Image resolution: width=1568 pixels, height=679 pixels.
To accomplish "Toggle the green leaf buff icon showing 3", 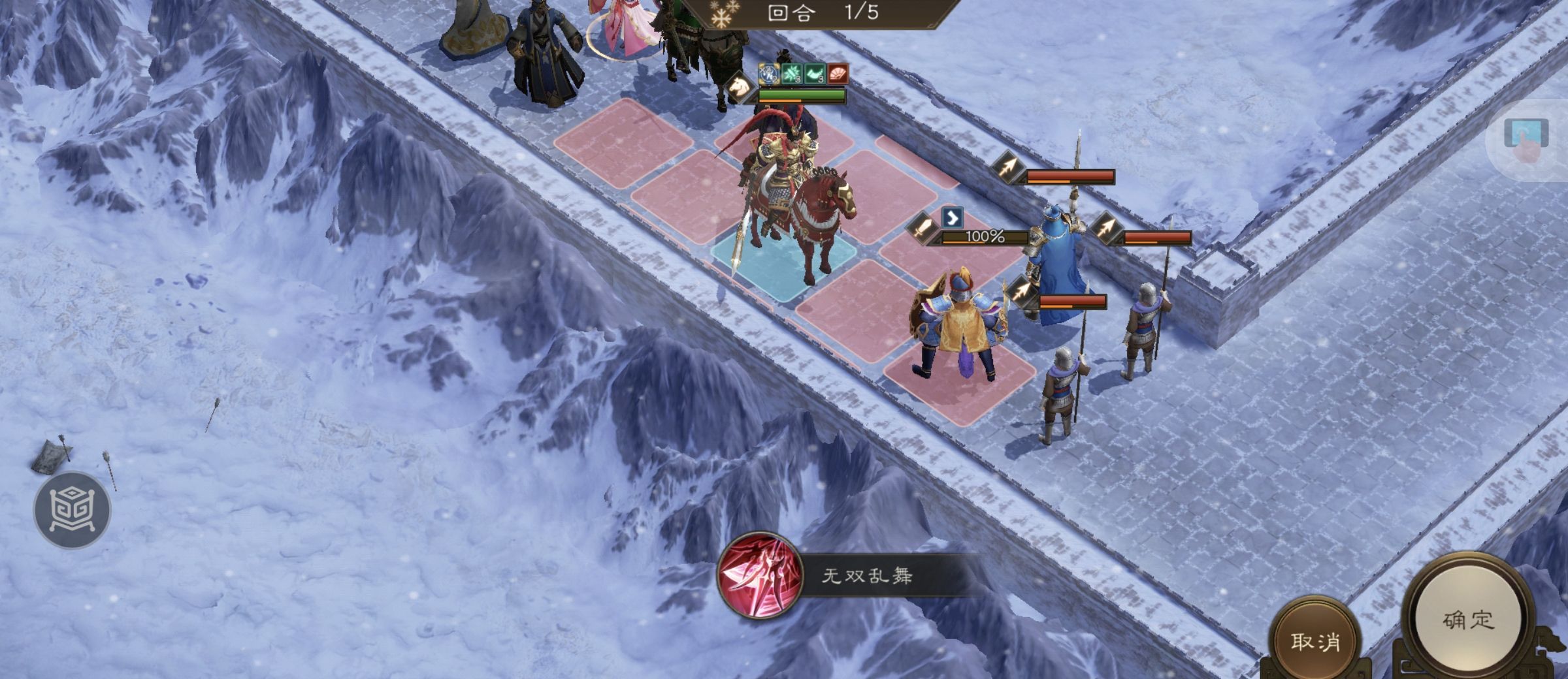I will pos(792,74).
